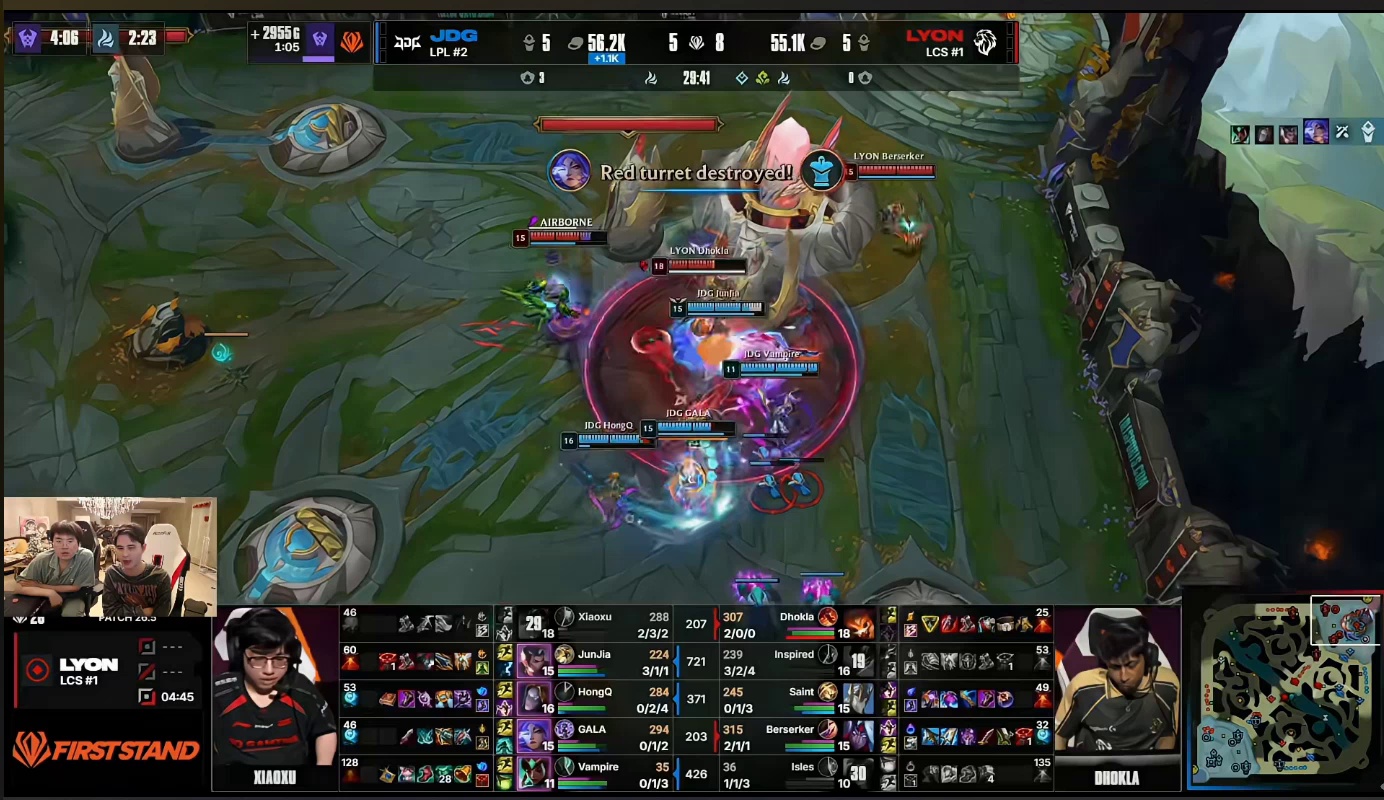
Task: Click the LYON lion logo in top bar
Action: click(x=986, y=42)
